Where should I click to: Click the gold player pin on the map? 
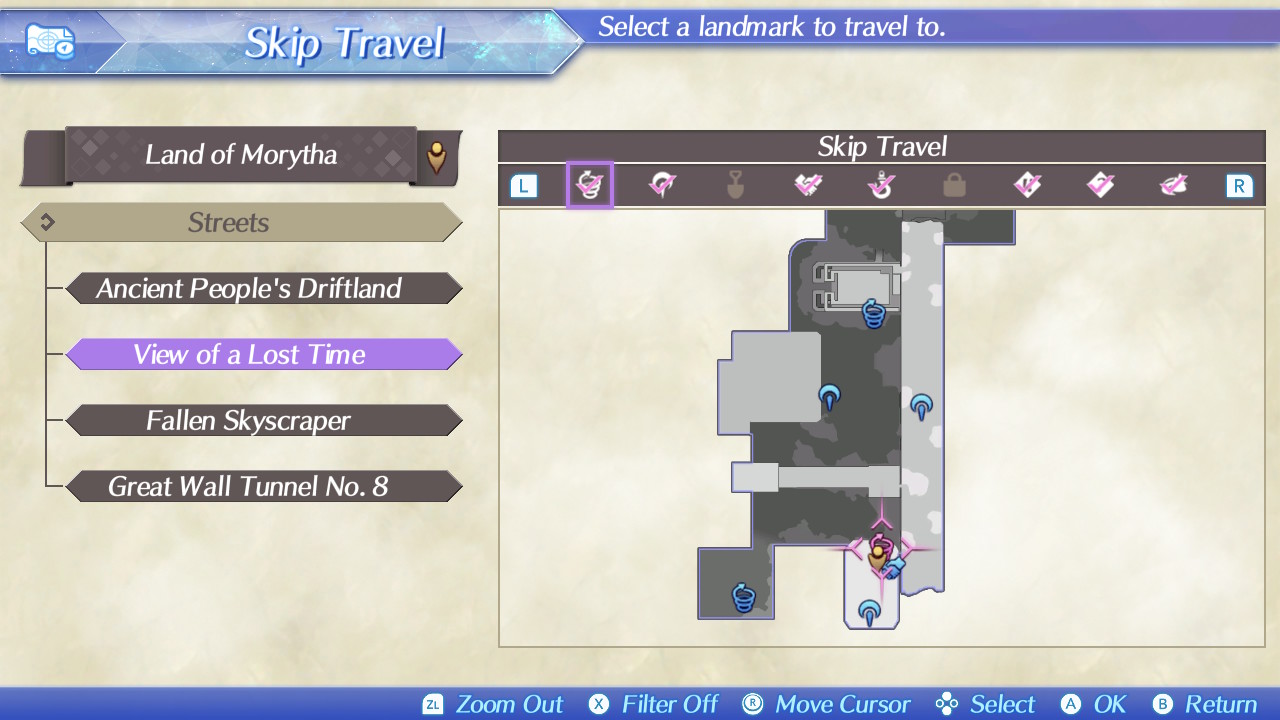tap(878, 558)
